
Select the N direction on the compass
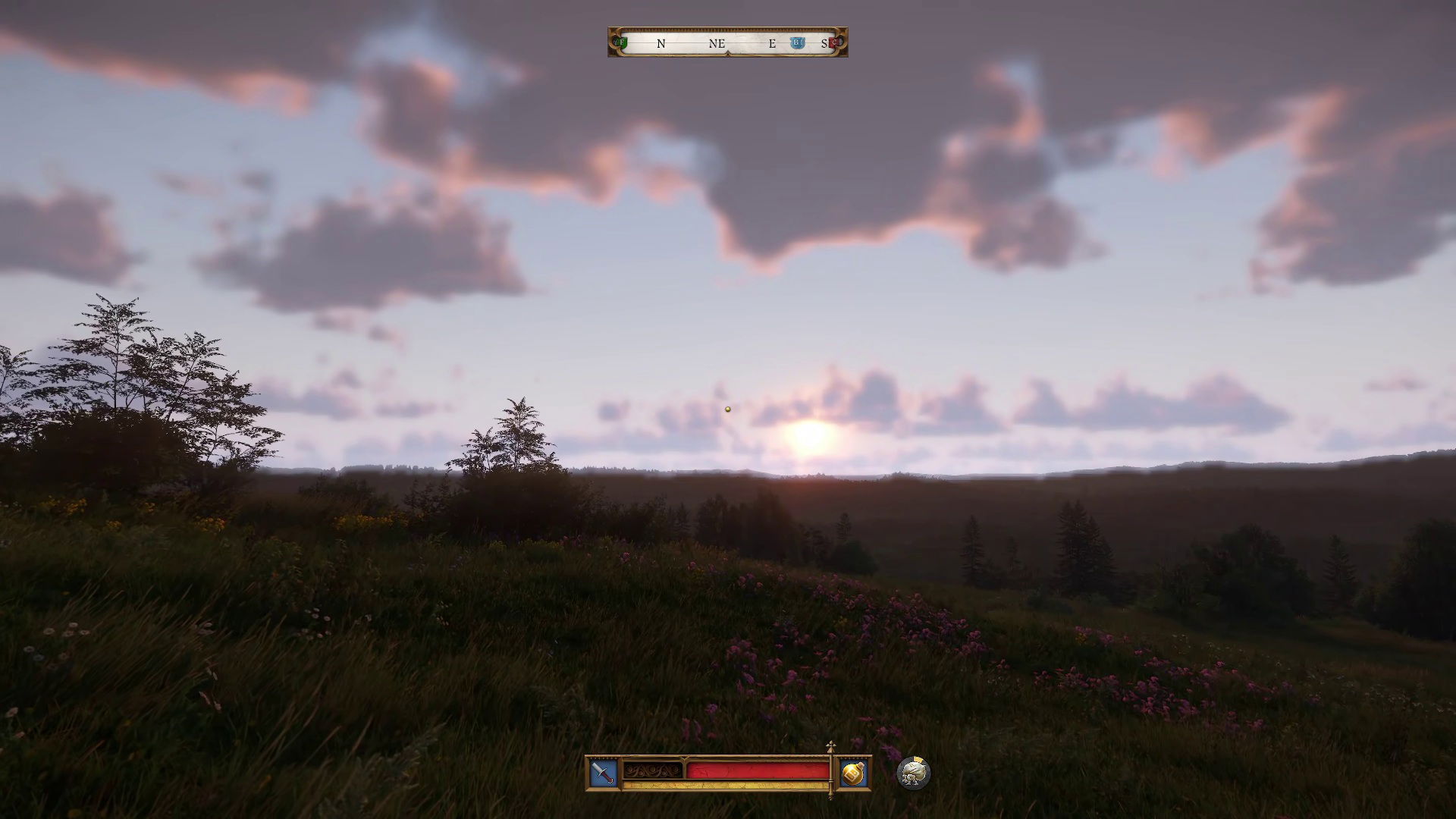tap(661, 43)
